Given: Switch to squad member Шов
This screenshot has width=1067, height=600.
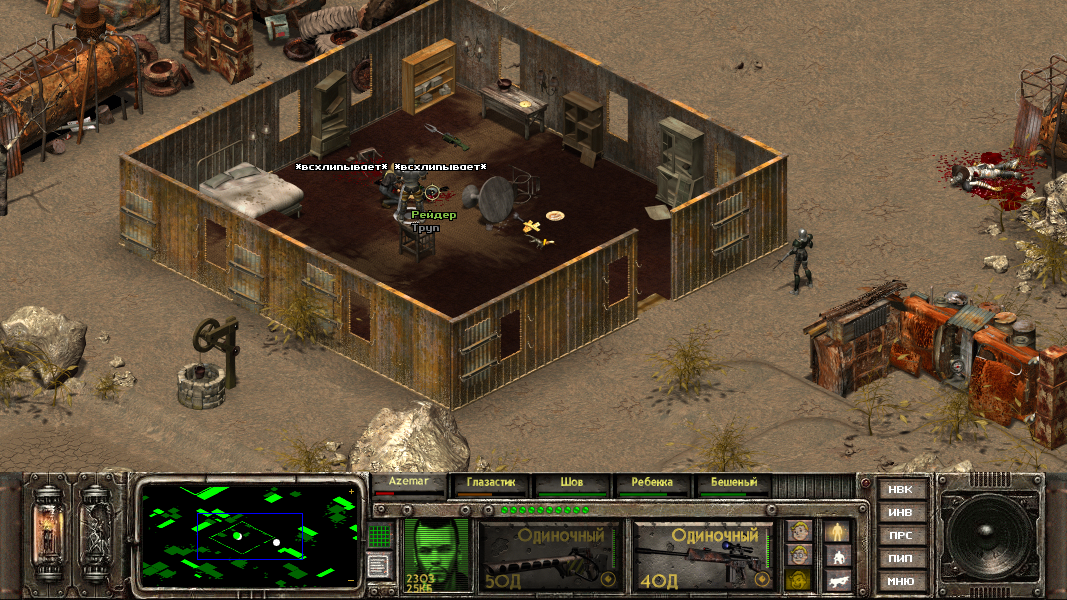Looking at the screenshot, I should pos(572,483).
